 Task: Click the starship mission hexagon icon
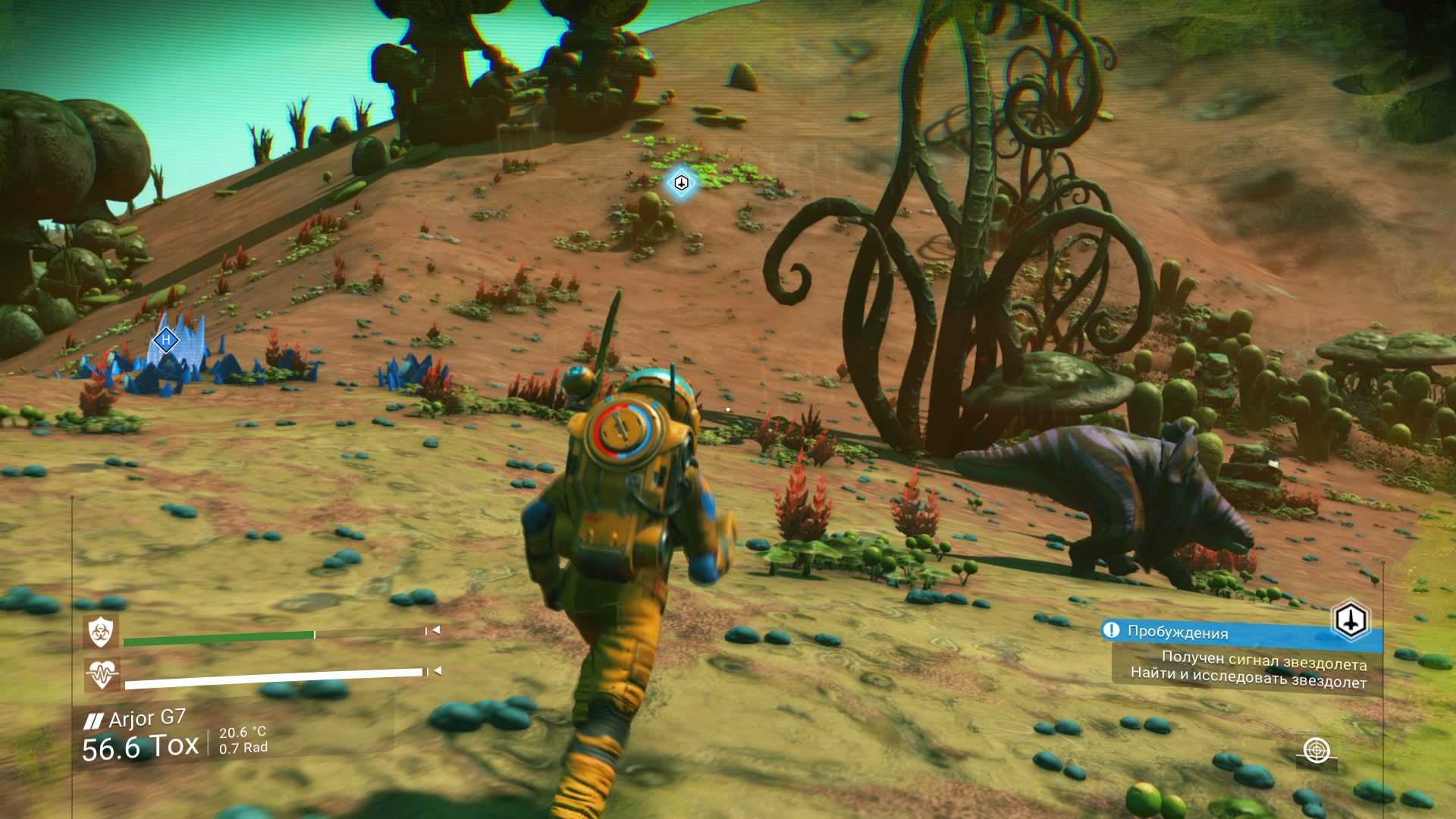(1351, 620)
